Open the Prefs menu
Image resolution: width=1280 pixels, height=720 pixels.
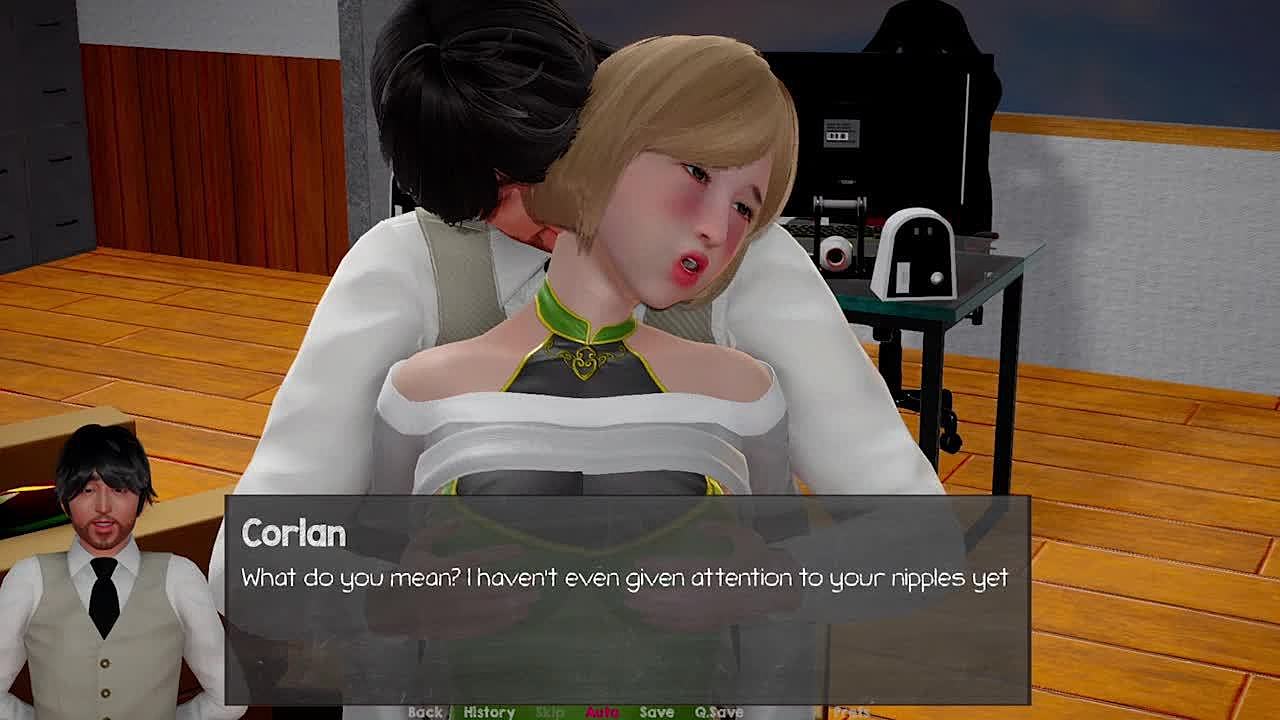851,712
